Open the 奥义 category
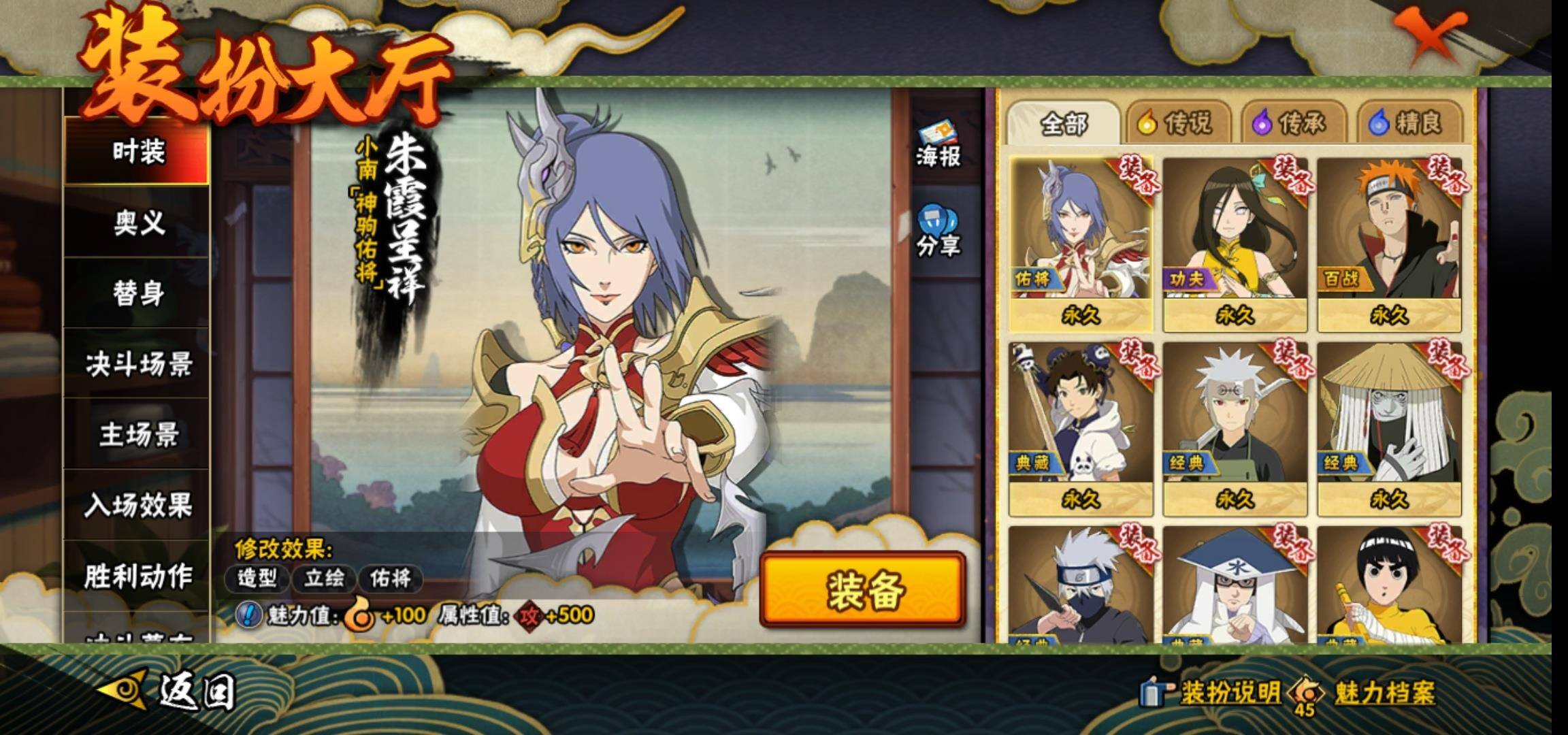 pyautogui.click(x=138, y=223)
